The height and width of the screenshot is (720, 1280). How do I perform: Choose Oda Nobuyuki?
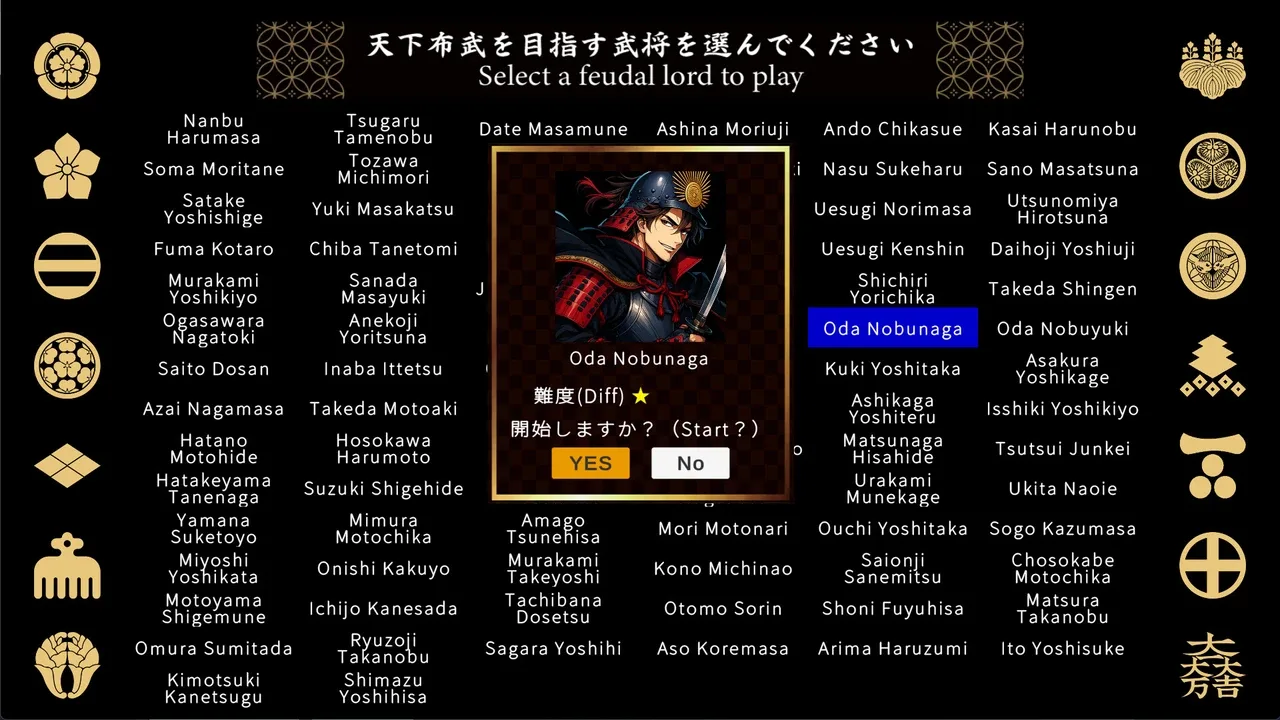[1062, 329]
